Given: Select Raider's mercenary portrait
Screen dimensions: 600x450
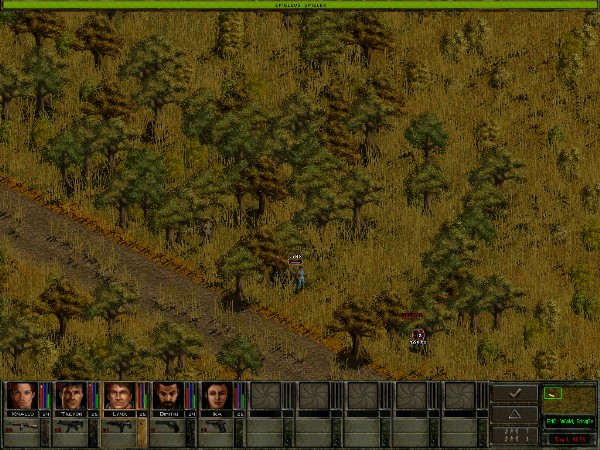Looking at the screenshot, I should (x=21, y=395).
